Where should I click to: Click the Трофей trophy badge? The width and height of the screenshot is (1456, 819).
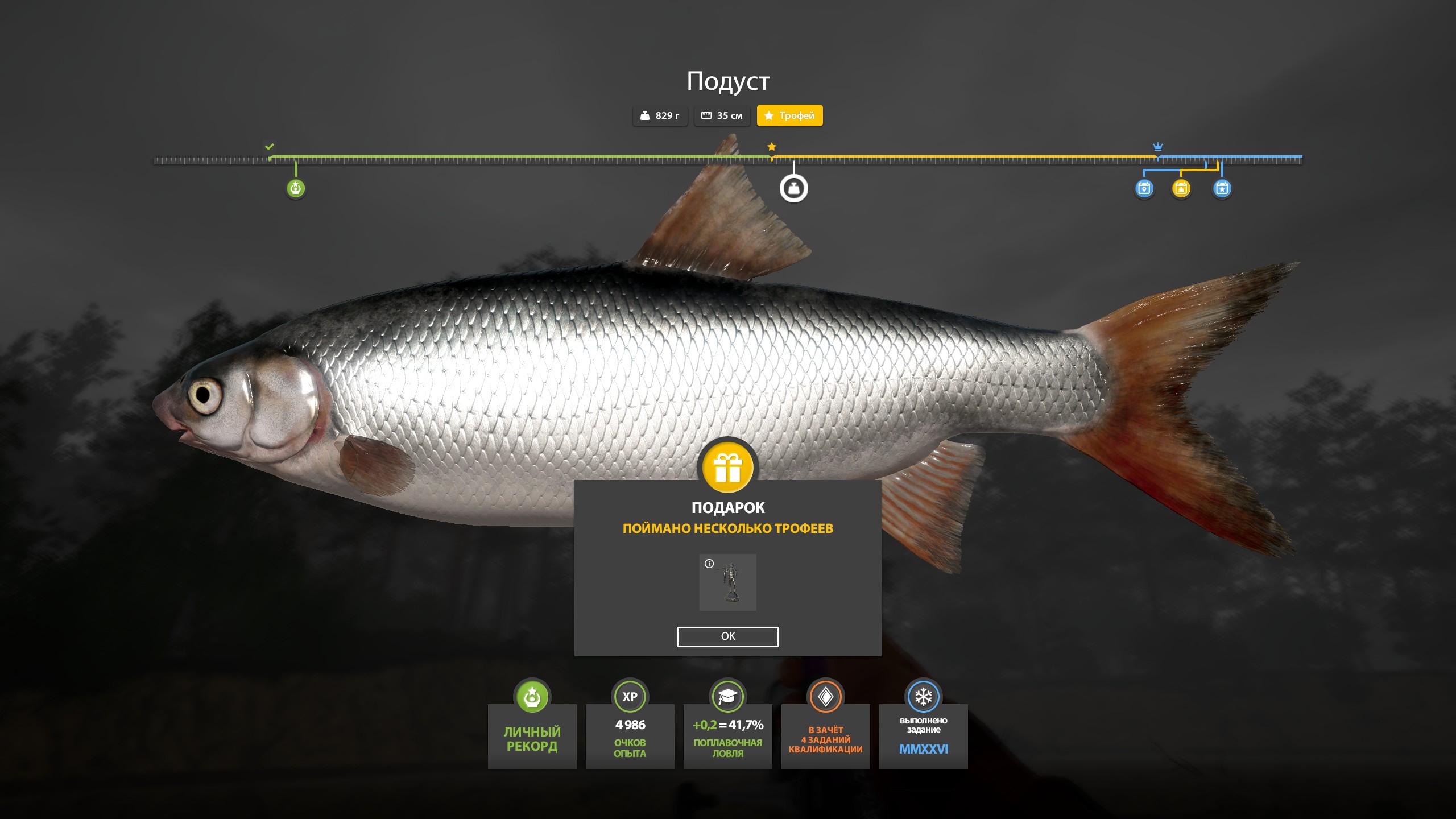(789, 115)
